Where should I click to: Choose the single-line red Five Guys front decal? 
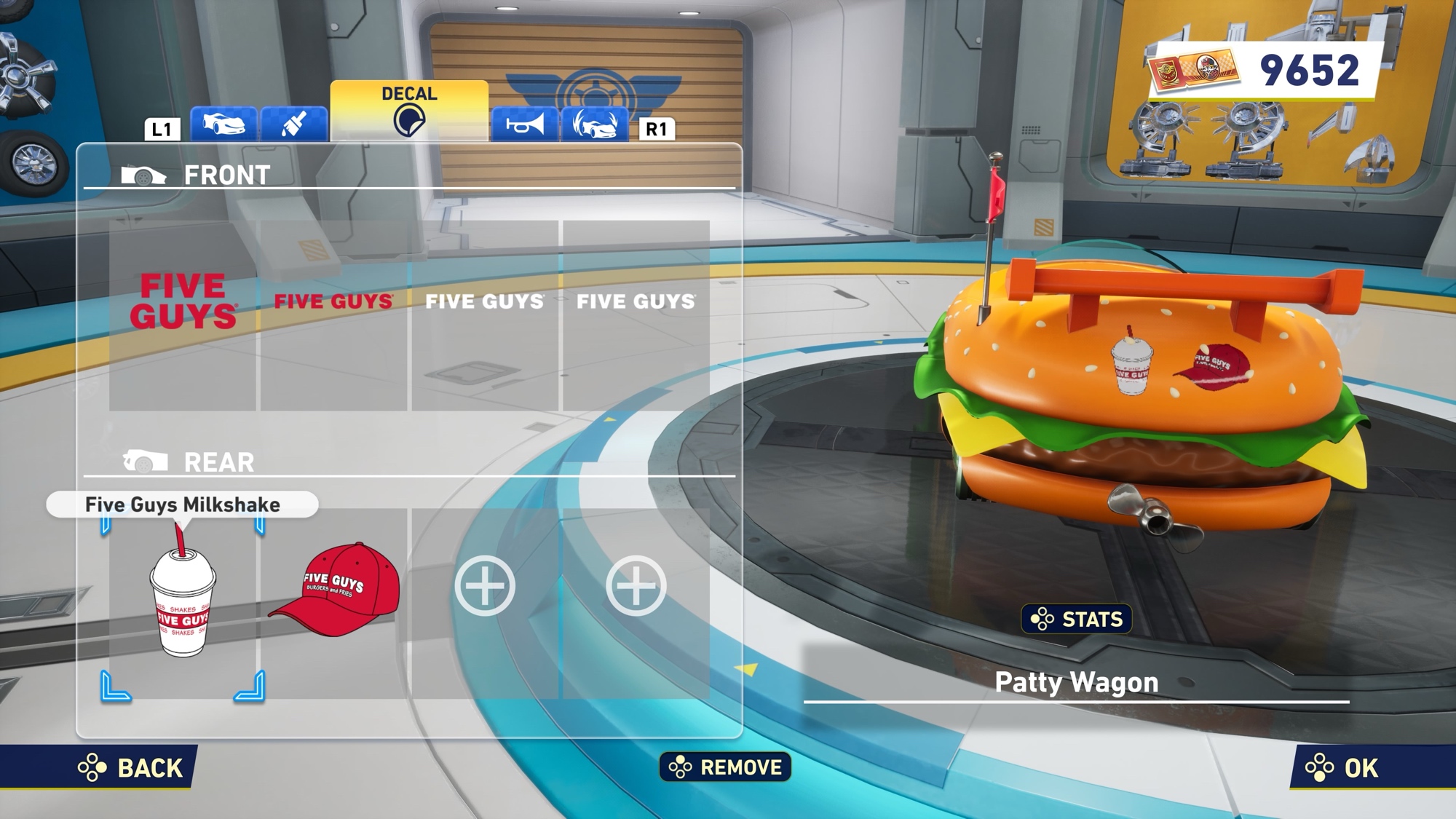coord(333,314)
